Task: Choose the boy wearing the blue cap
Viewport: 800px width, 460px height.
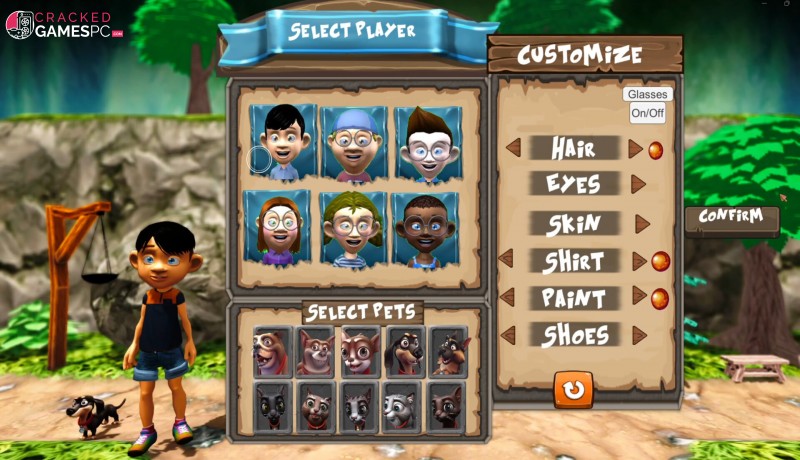Action: [x=354, y=143]
